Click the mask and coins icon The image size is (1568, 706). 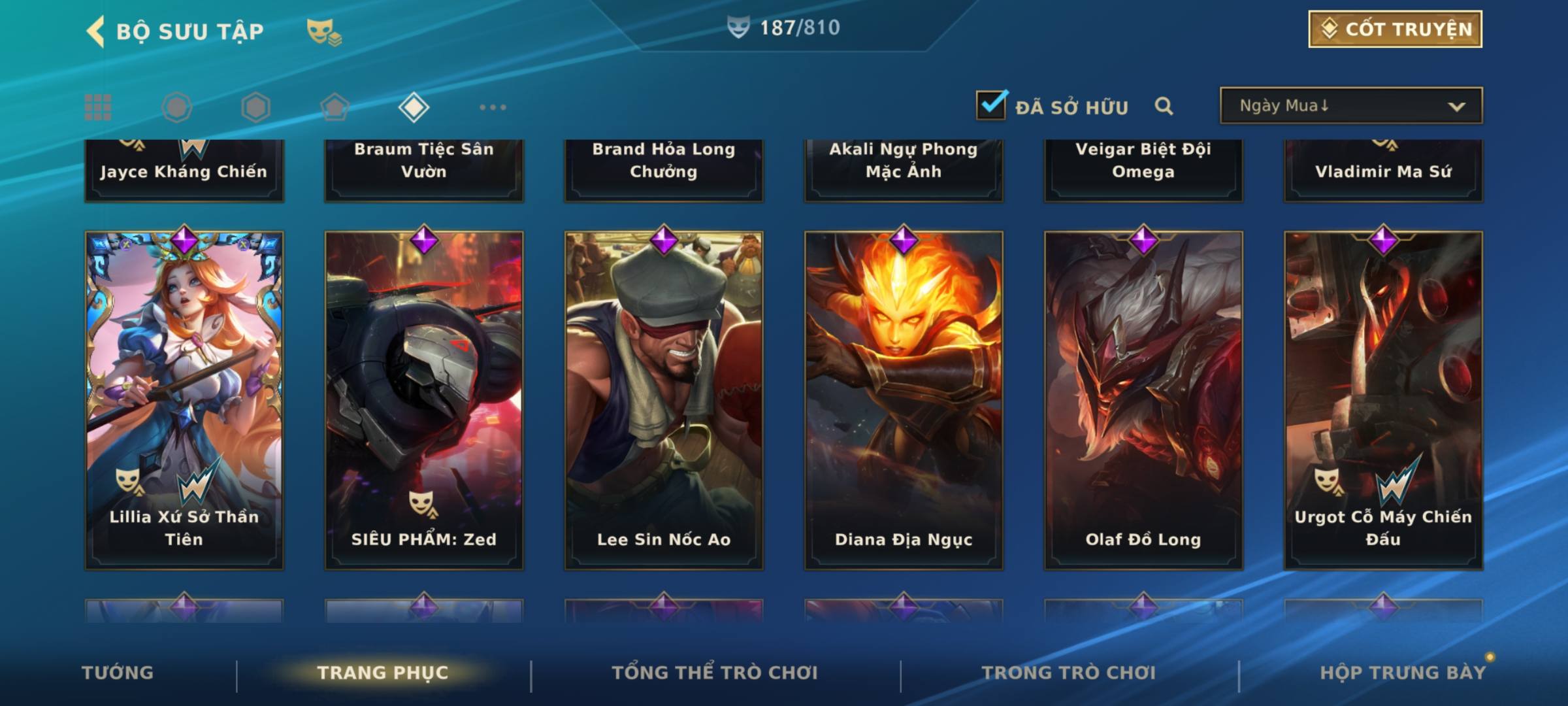click(x=324, y=31)
